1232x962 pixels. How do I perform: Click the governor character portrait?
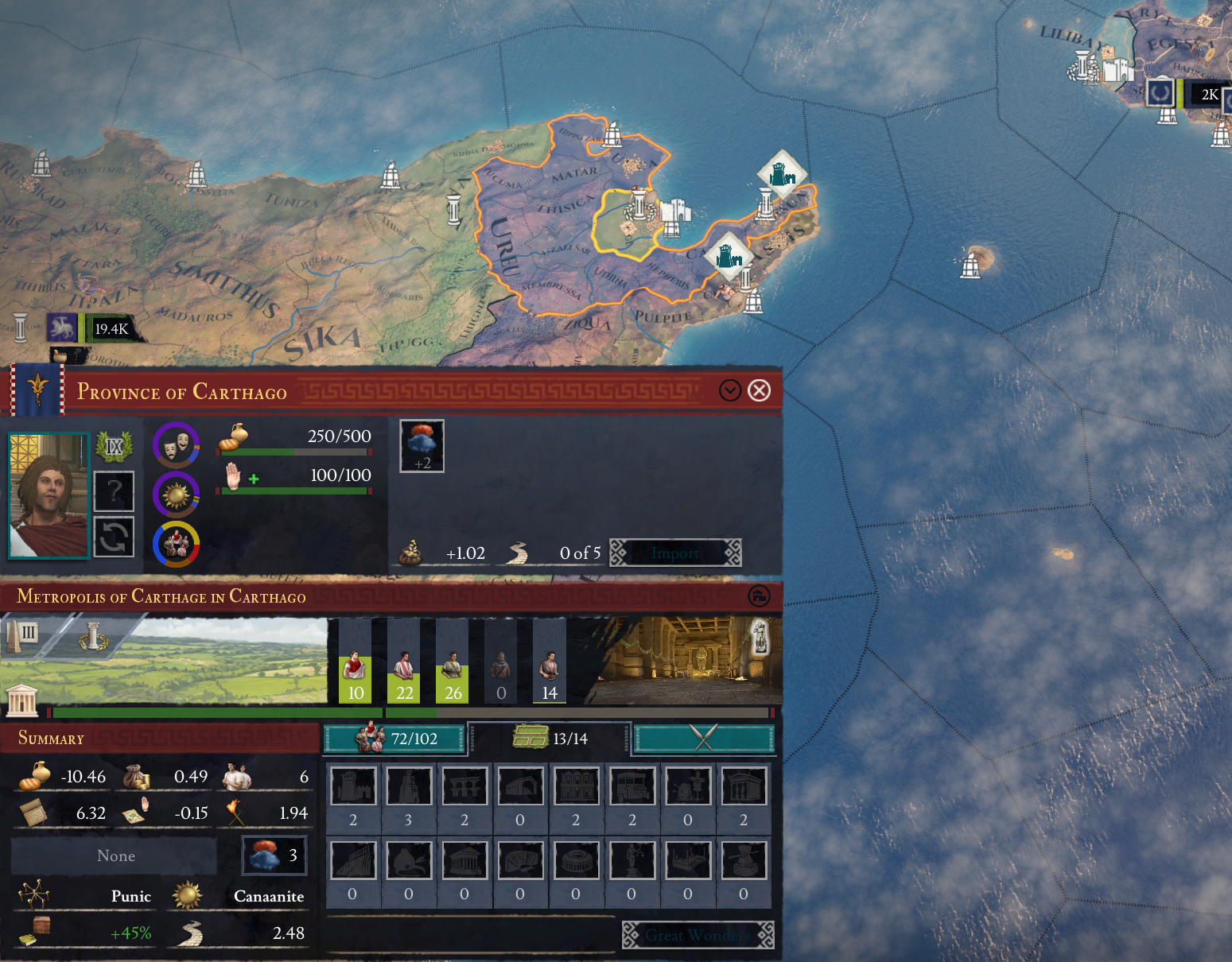point(49,495)
